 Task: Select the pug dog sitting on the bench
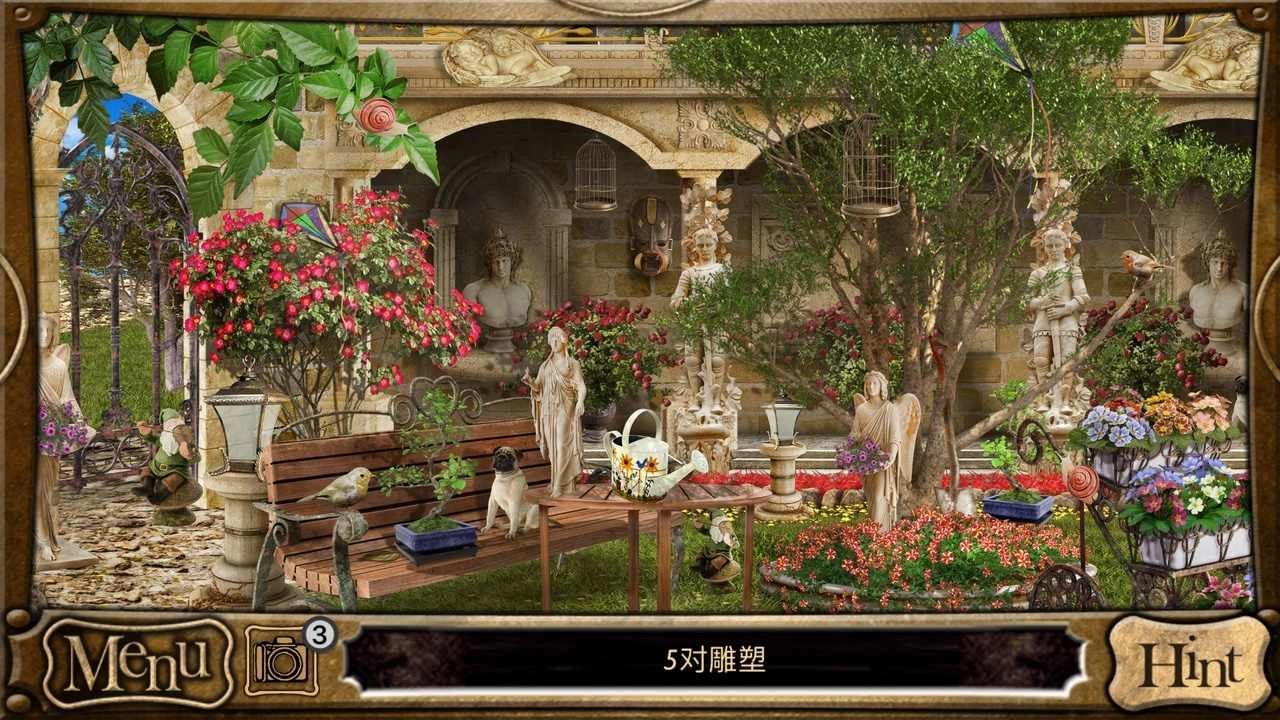(510, 490)
